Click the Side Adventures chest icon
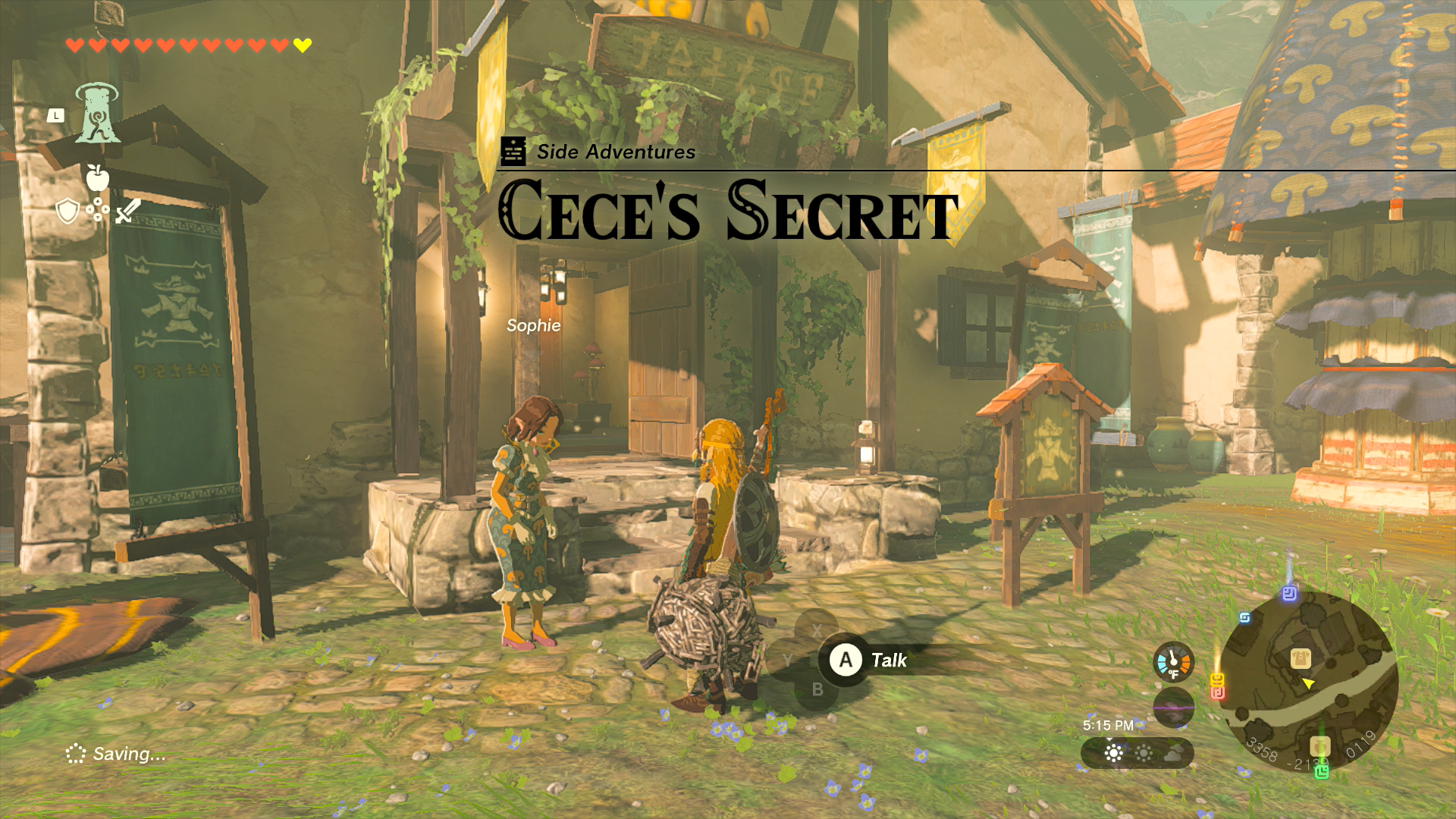The height and width of the screenshot is (819, 1456). (515, 151)
